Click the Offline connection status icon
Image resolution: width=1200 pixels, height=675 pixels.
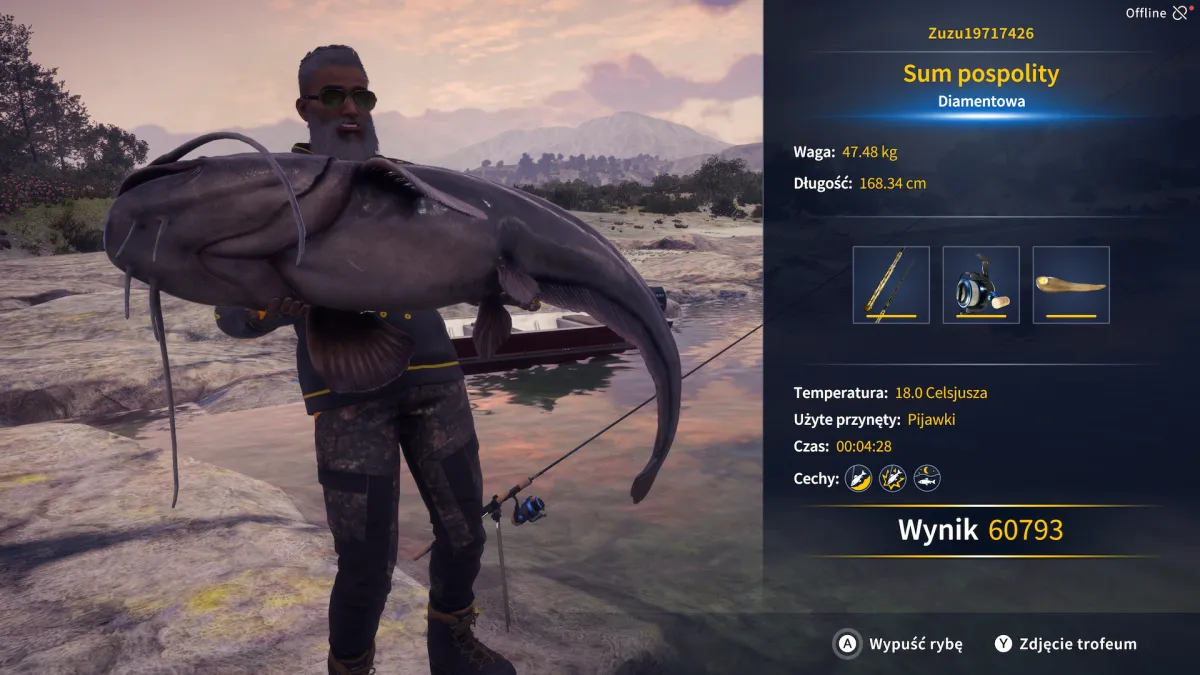1181,13
